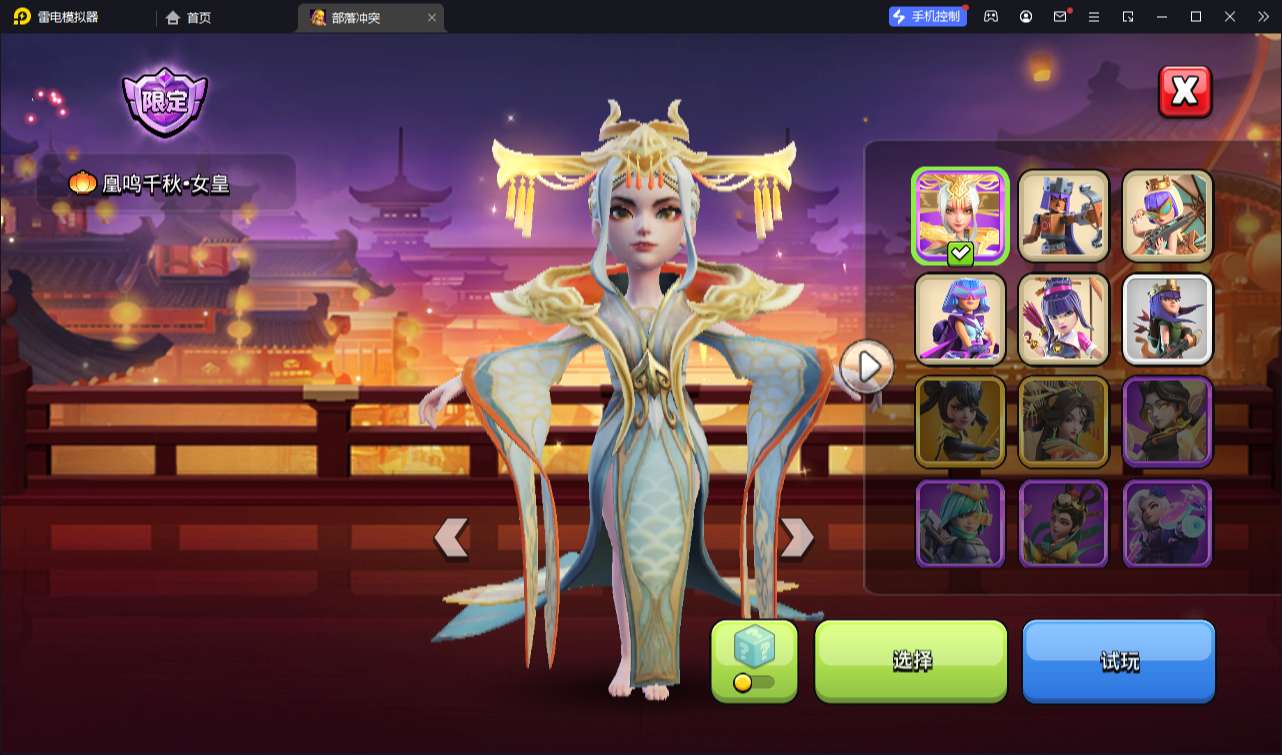
Task: Select the default Archer Queen skin on grey
Action: click(x=1167, y=319)
